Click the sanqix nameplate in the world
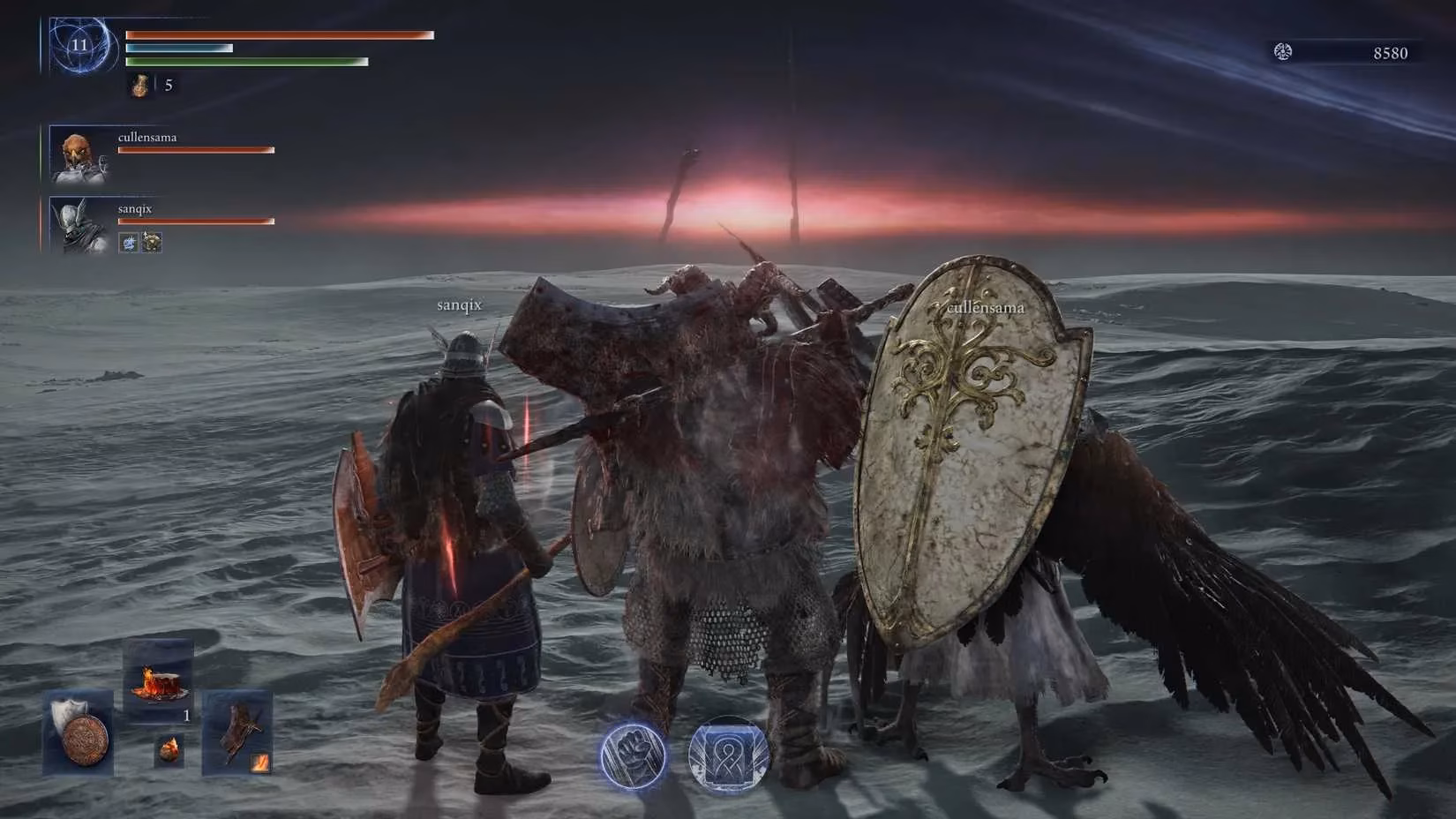 [x=458, y=304]
